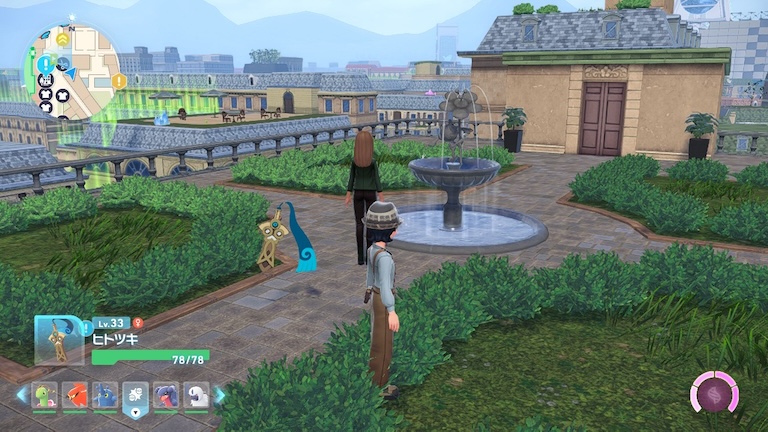Activate the pink Mega Evolution gauge
768x432 pixels.
click(x=714, y=392)
